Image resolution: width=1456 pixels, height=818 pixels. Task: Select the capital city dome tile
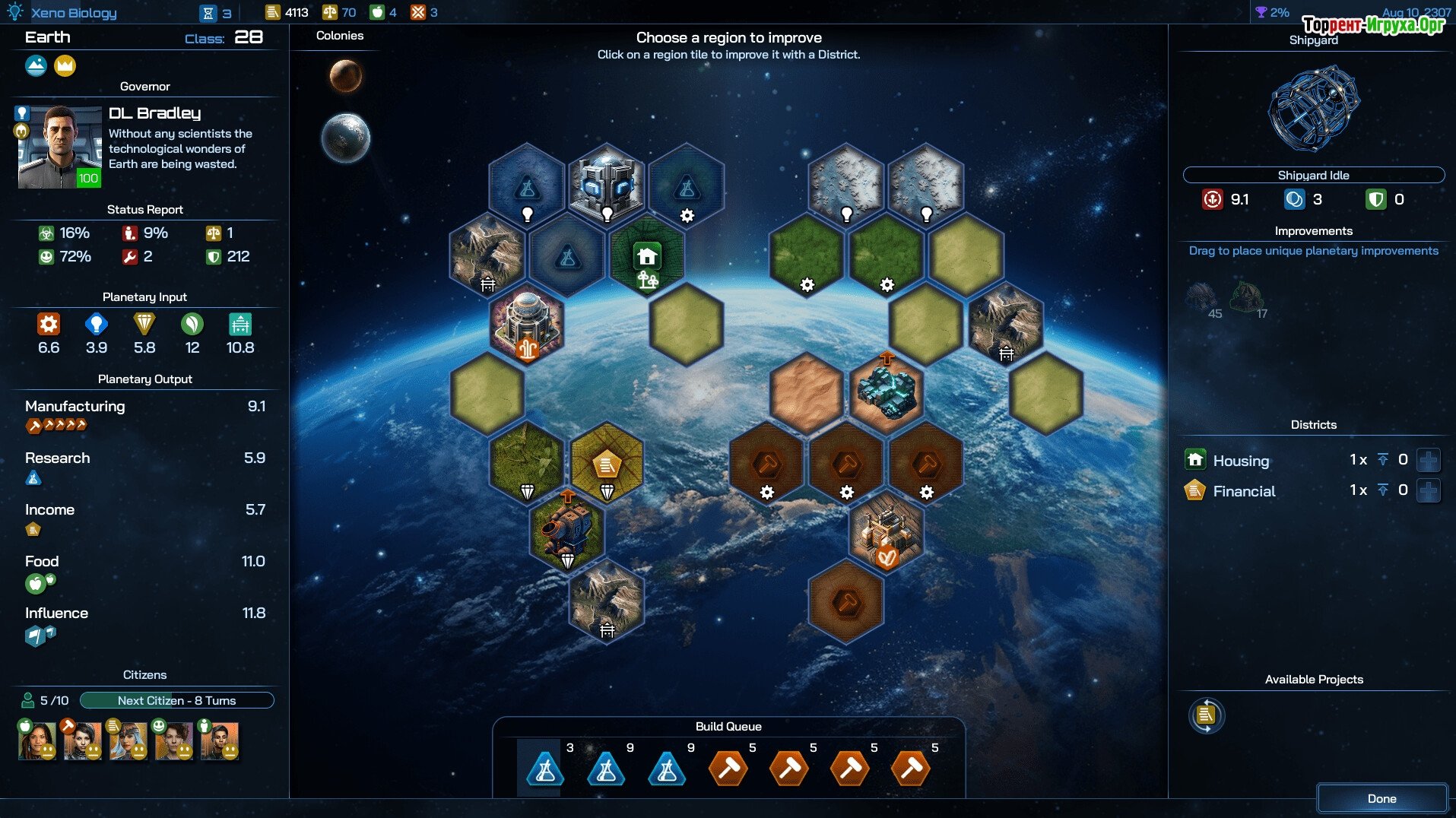point(527,323)
